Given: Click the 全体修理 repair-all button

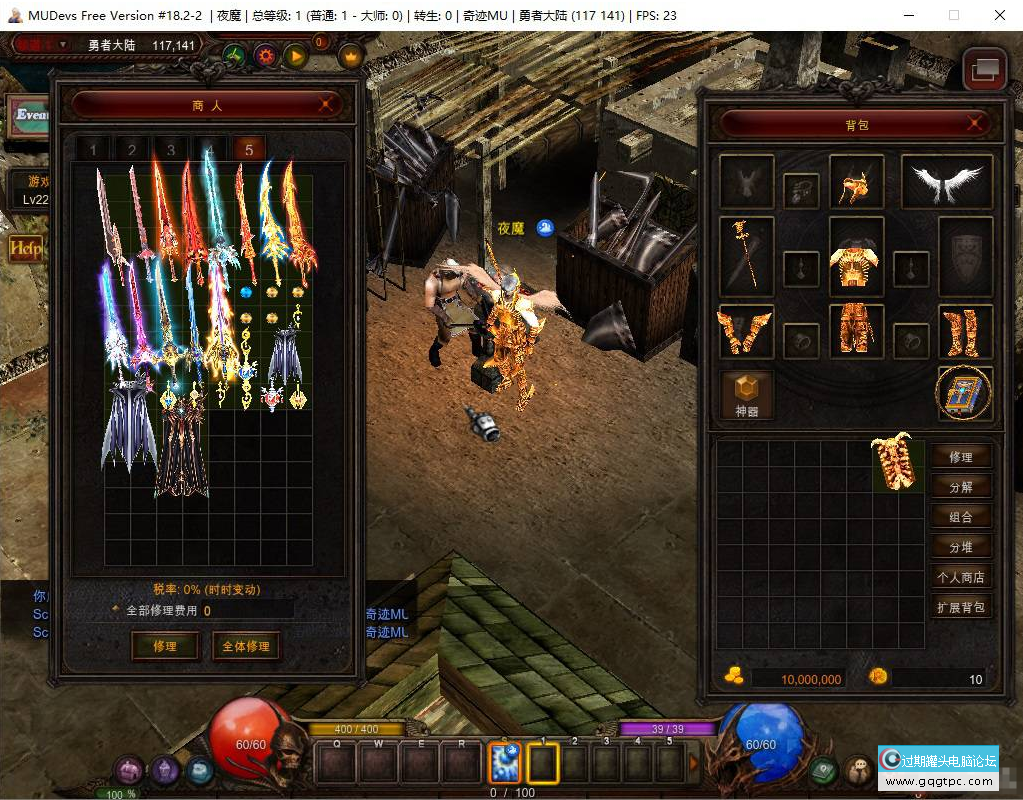Looking at the screenshot, I should pyautogui.click(x=245, y=646).
